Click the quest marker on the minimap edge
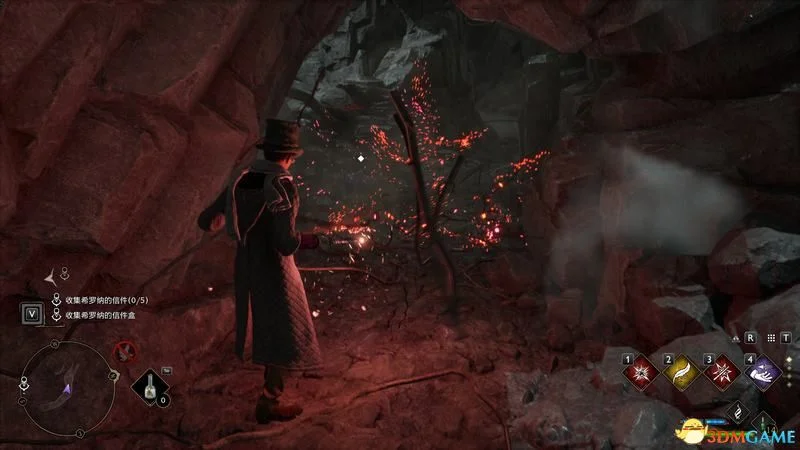Image resolution: width=800 pixels, height=450 pixels. click(x=22, y=382)
